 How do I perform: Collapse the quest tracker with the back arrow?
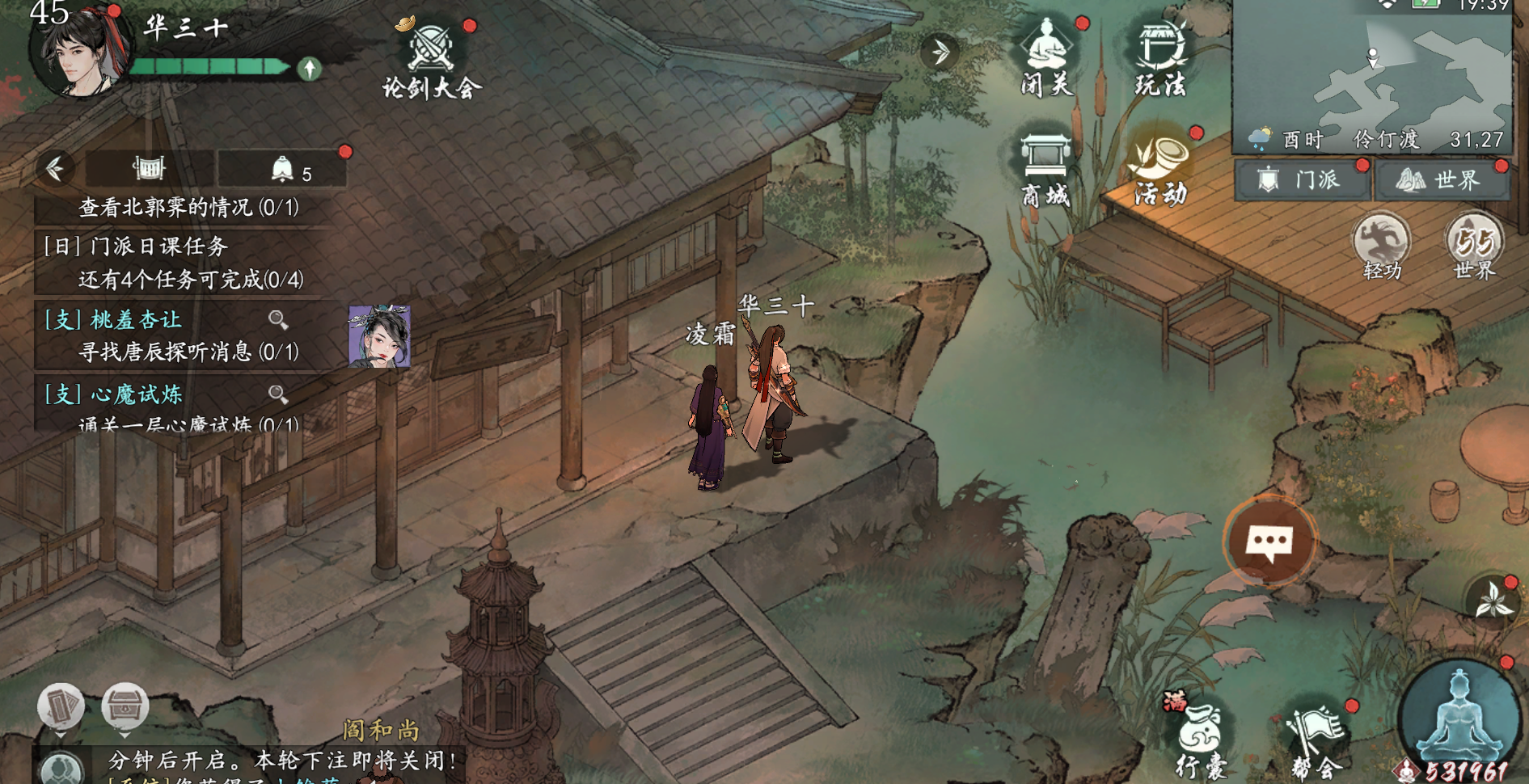[x=55, y=168]
